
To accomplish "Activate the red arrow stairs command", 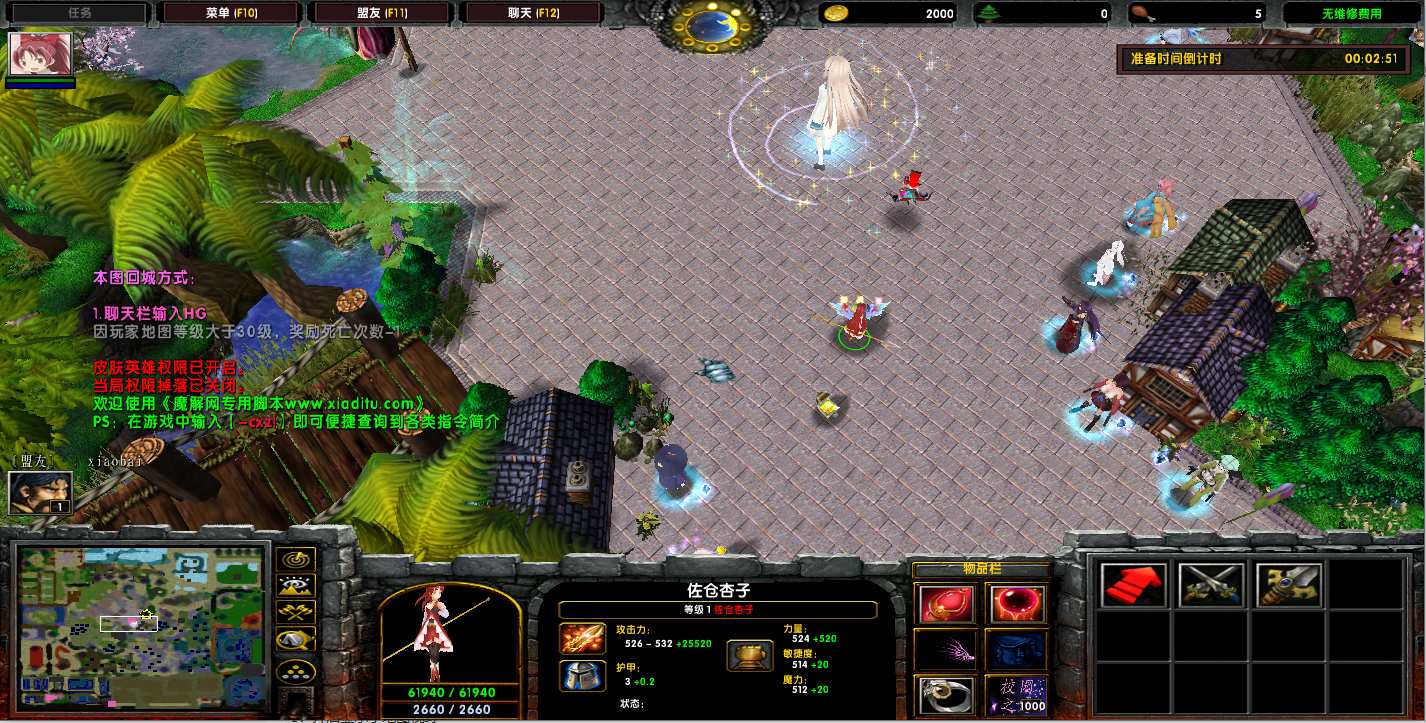I will [x=1133, y=585].
